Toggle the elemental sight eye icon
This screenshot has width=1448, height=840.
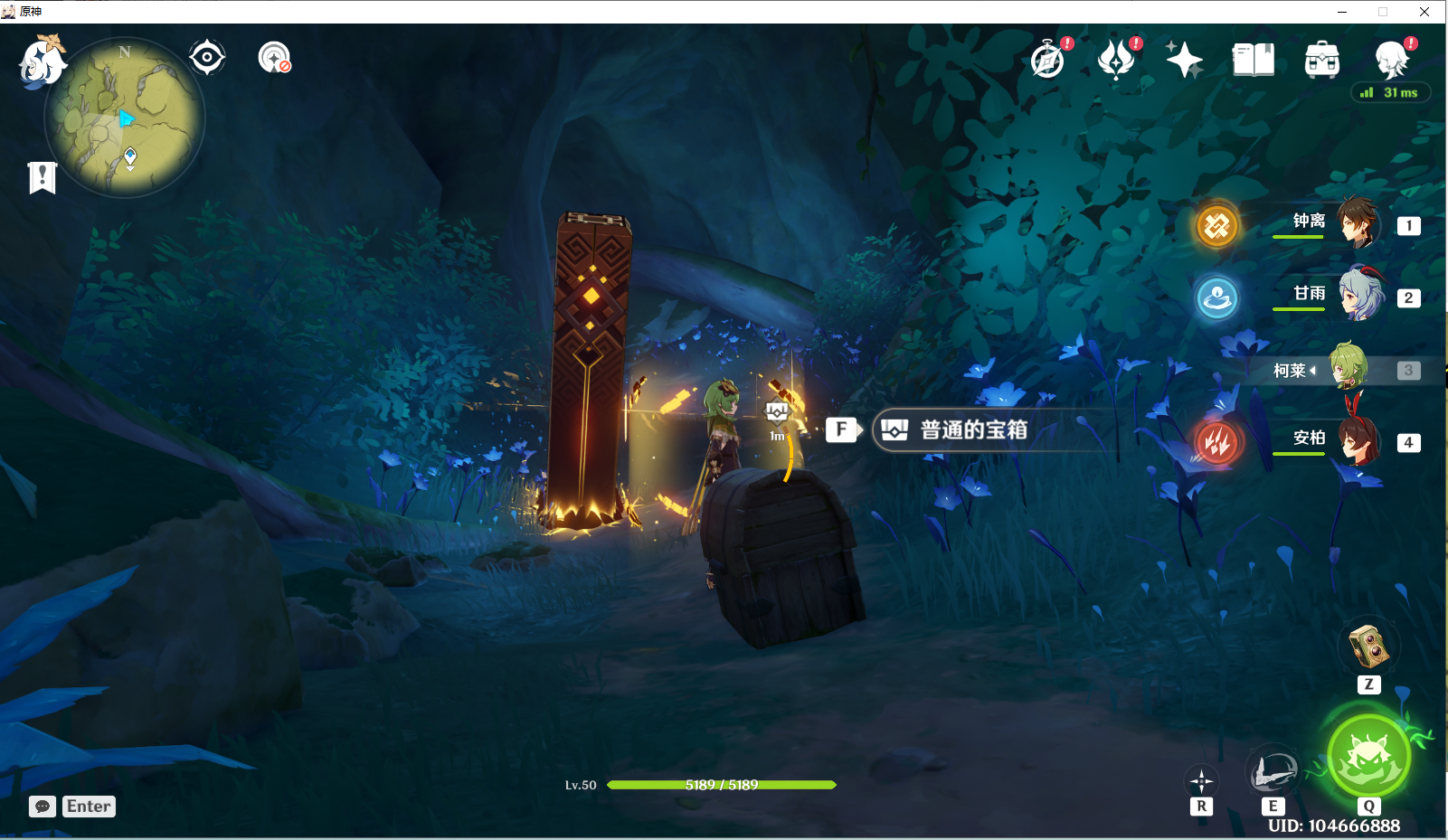pyautogui.click(x=207, y=56)
